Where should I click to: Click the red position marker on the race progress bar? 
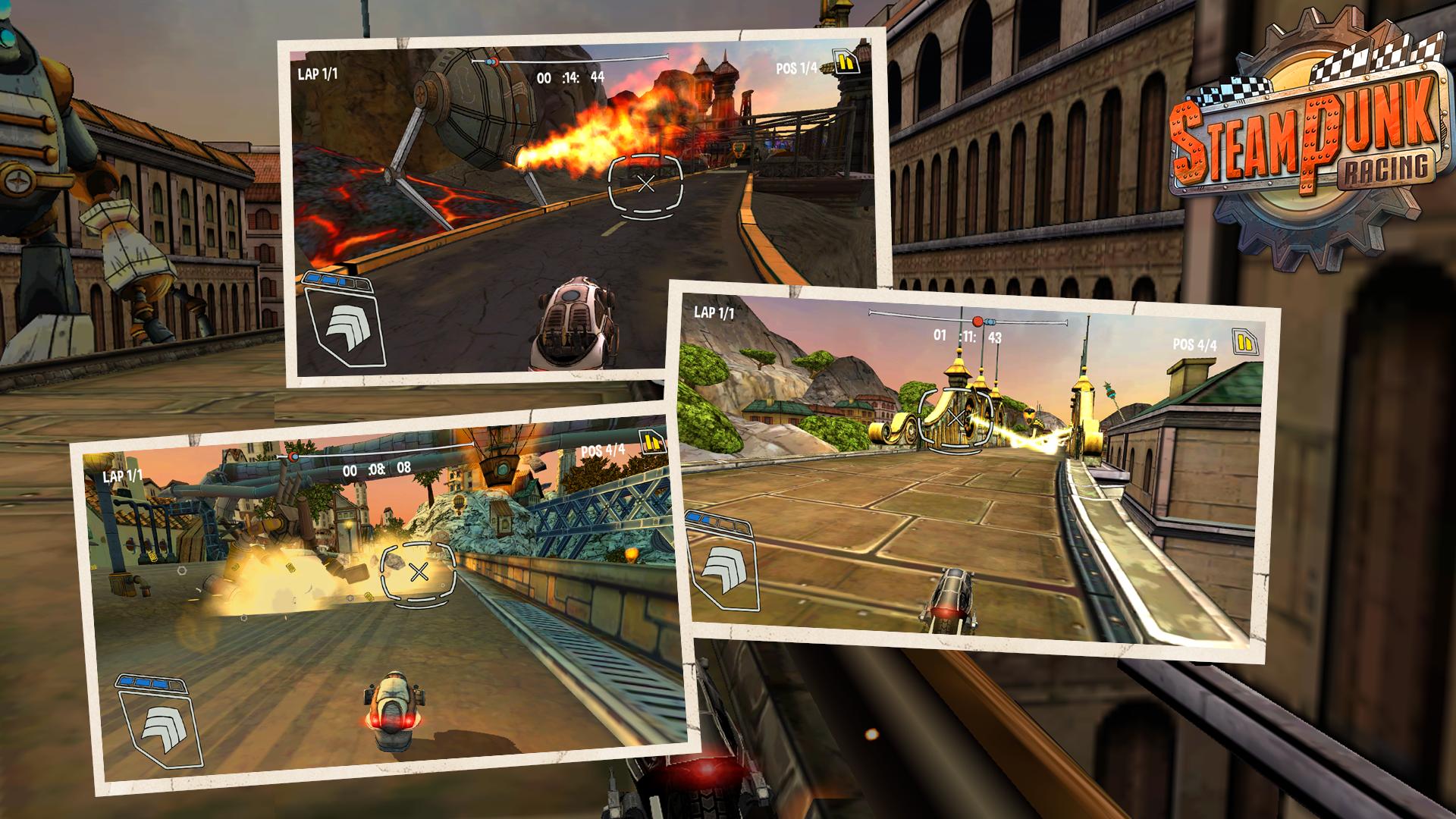978,320
